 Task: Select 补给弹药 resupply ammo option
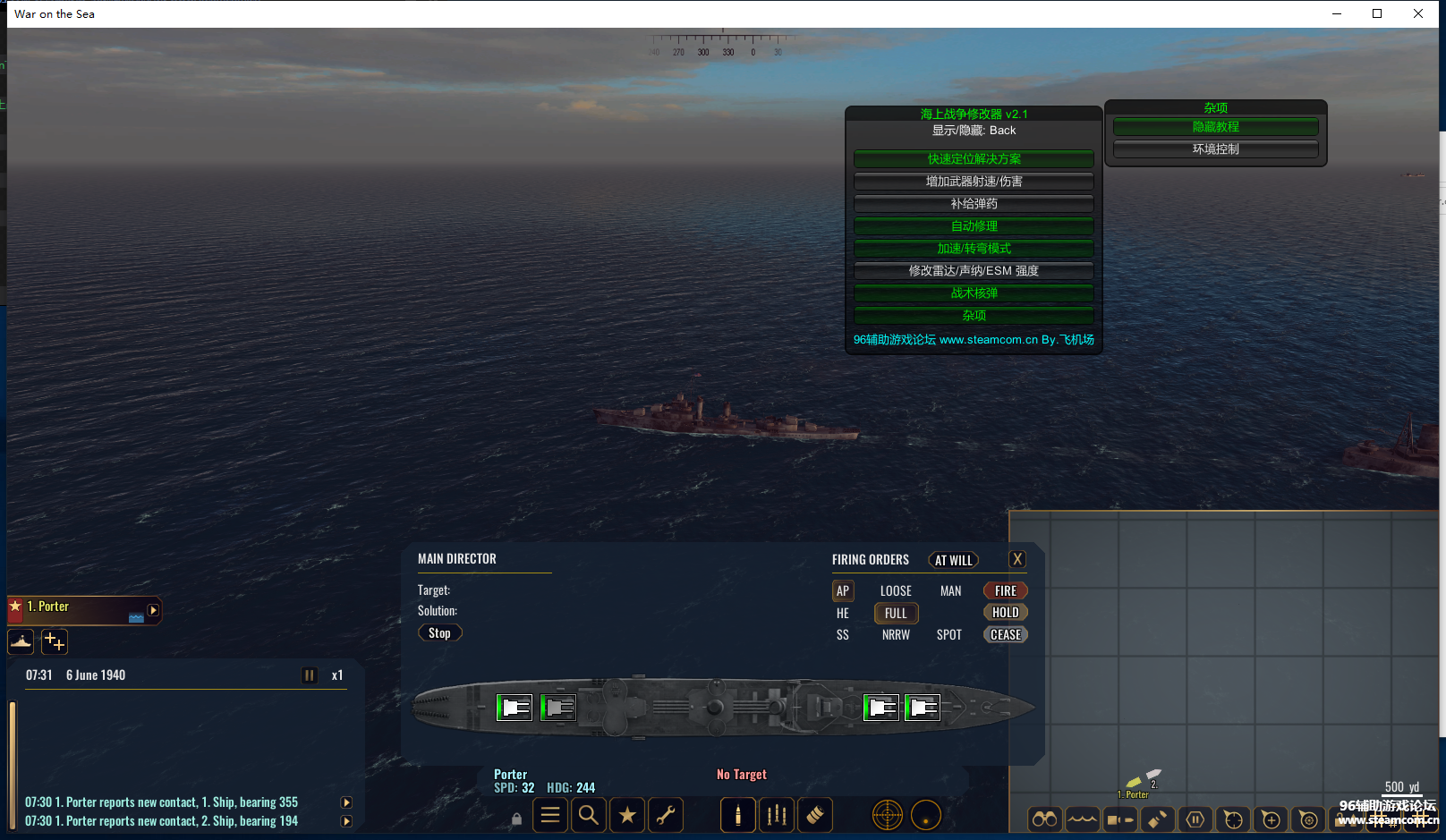(x=974, y=204)
